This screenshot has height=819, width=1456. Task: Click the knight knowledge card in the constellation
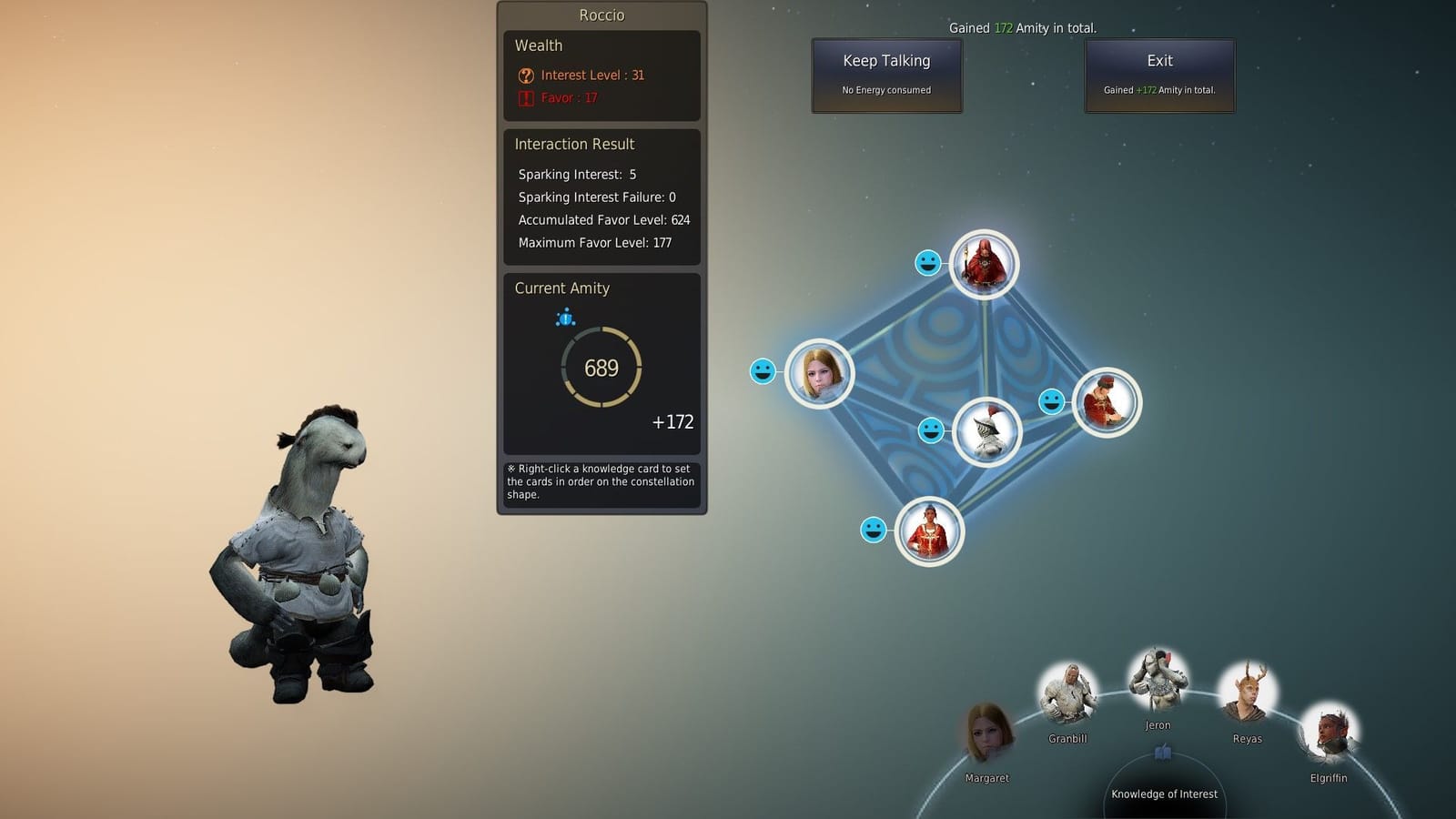coord(987,430)
